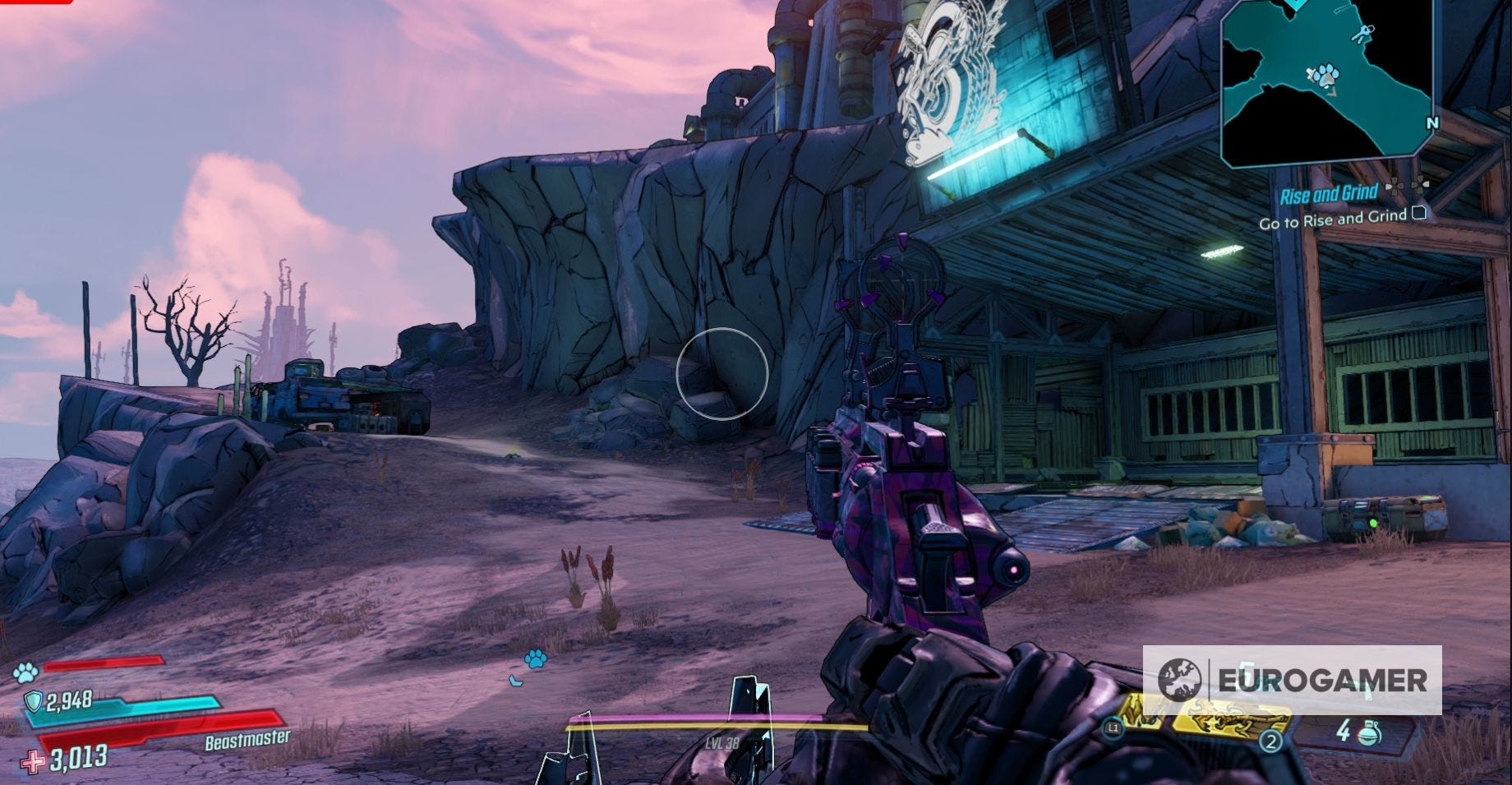Toggle the left d-pad icon near the mission title
Image resolution: width=1512 pixels, height=785 pixels.
tap(1395, 187)
